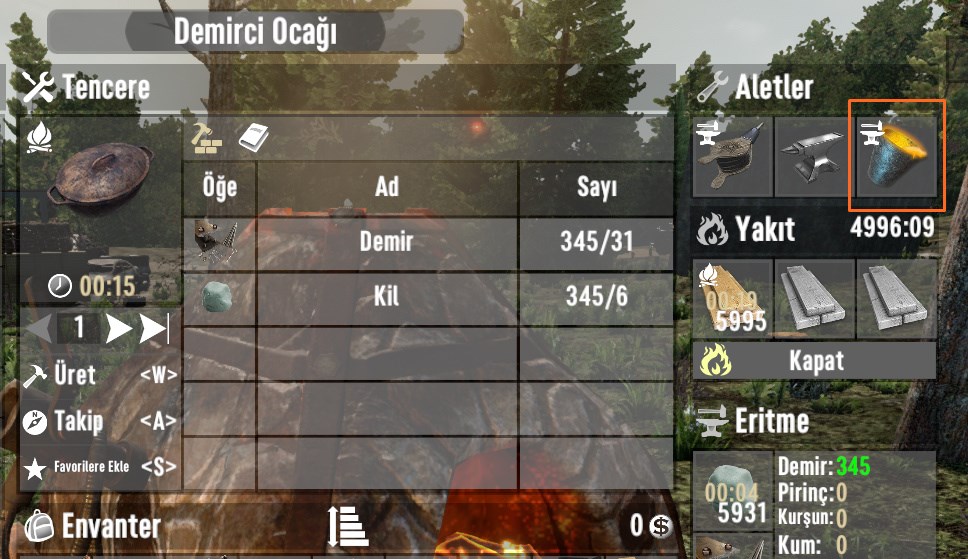Select the clay smelting input slot
This screenshot has width=968, height=559.
[x=733, y=492]
